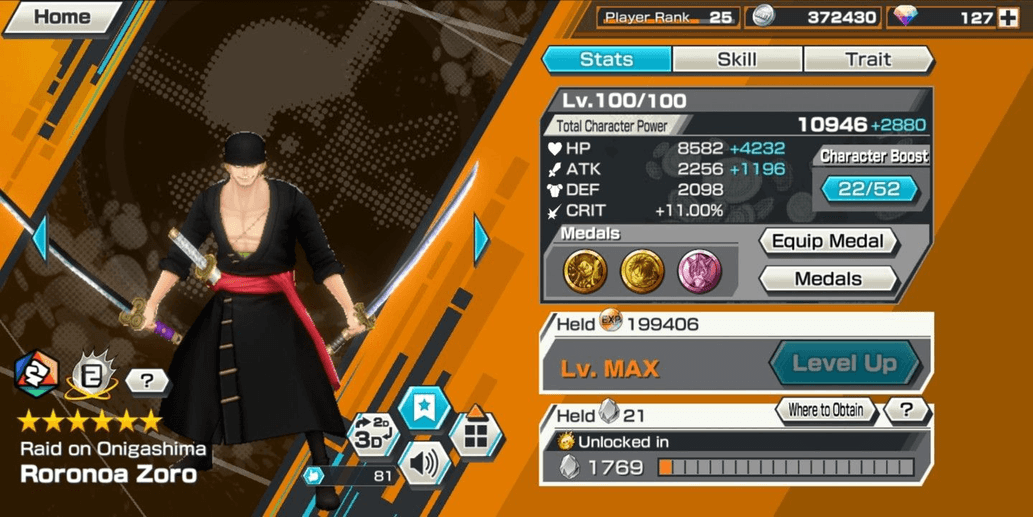Open the Medals list

pos(828,279)
